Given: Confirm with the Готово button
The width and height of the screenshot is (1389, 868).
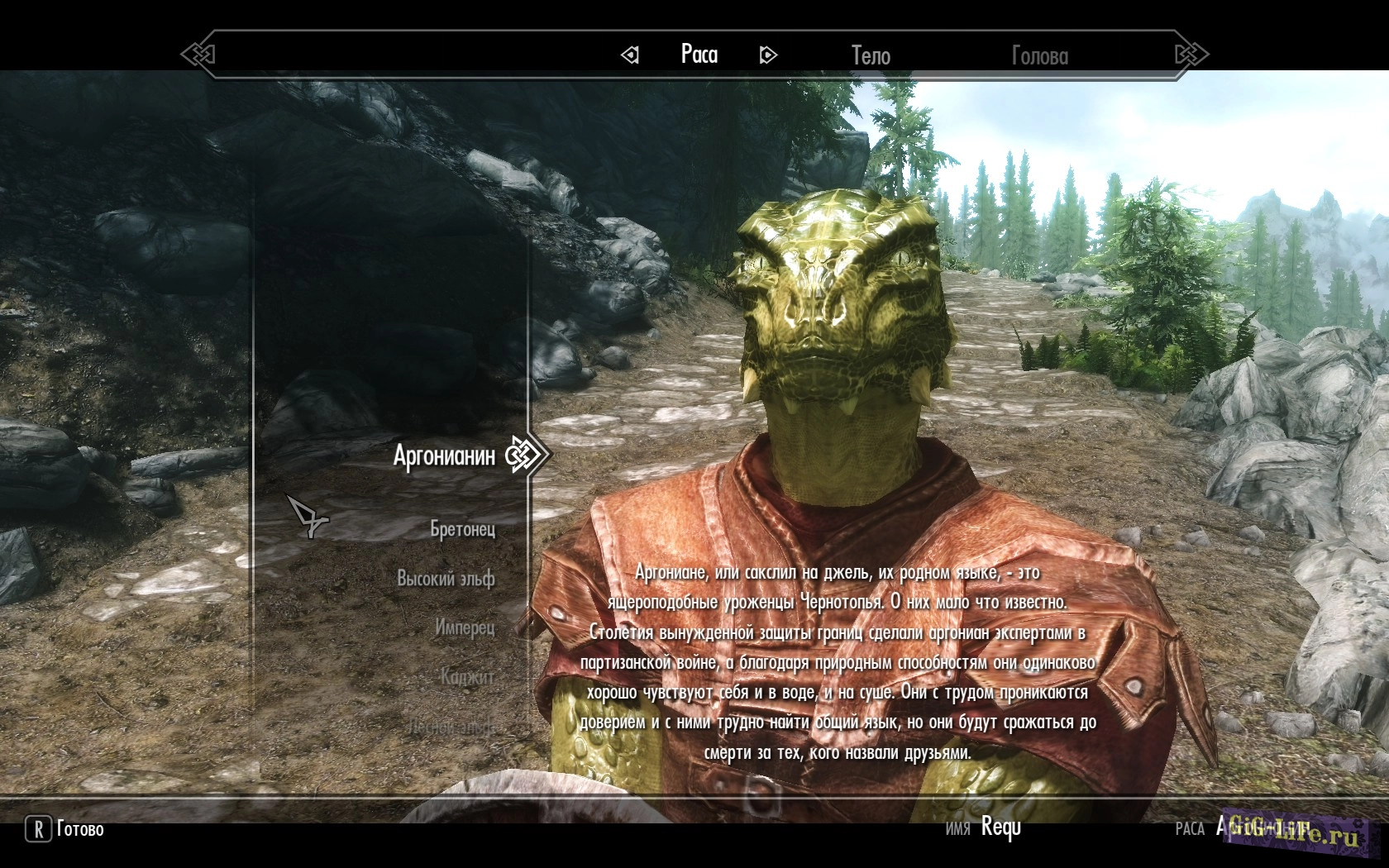Looking at the screenshot, I should pyautogui.click(x=66, y=829).
